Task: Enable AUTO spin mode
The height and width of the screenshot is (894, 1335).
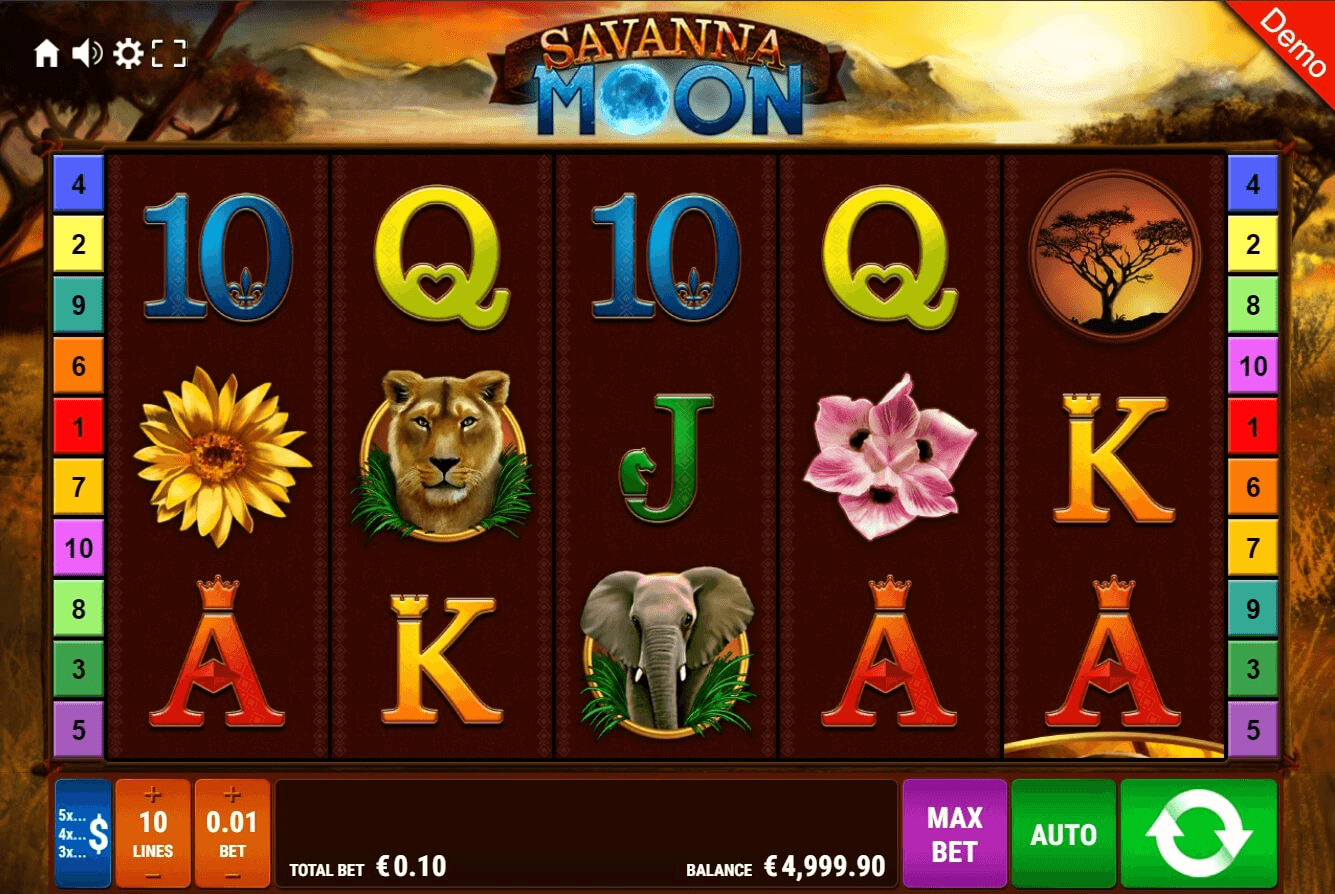Action: point(1063,831)
